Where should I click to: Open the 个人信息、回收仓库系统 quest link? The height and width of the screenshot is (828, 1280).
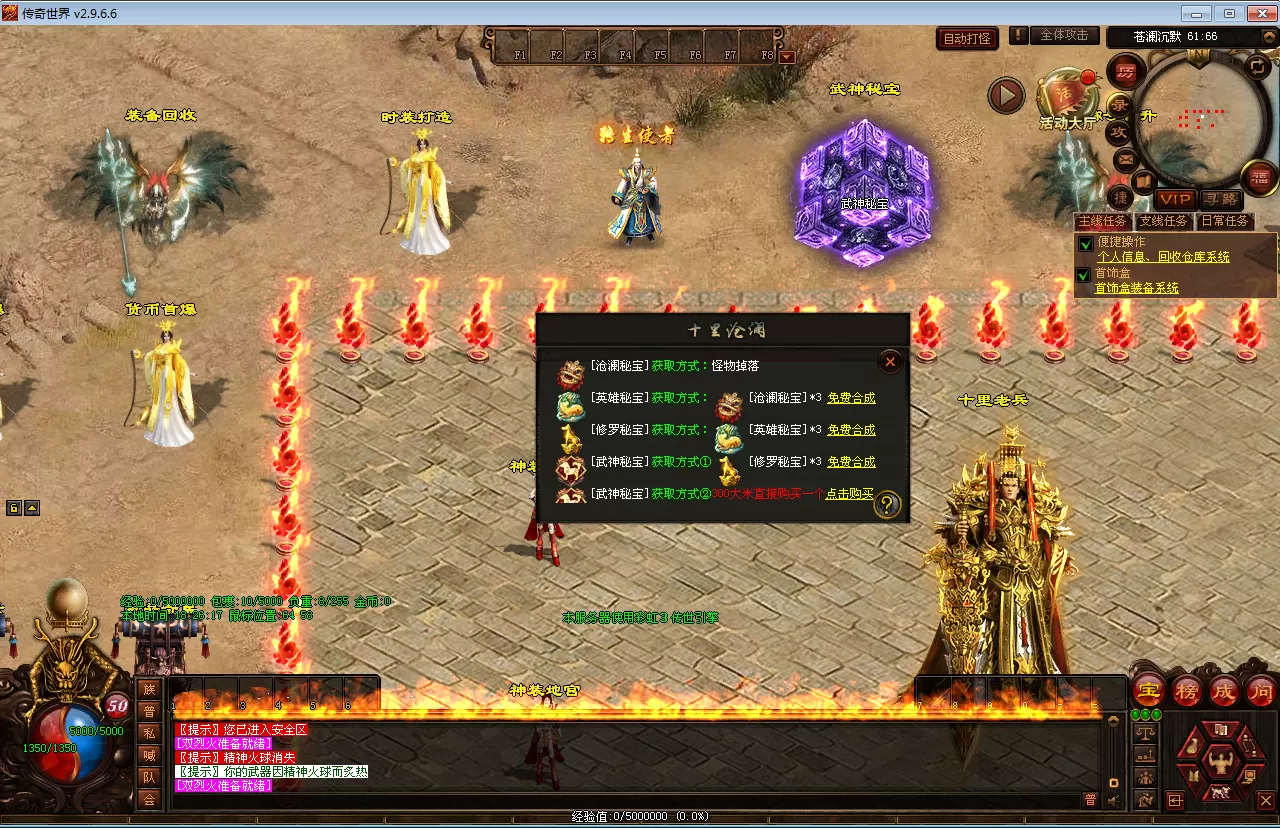1163,257
